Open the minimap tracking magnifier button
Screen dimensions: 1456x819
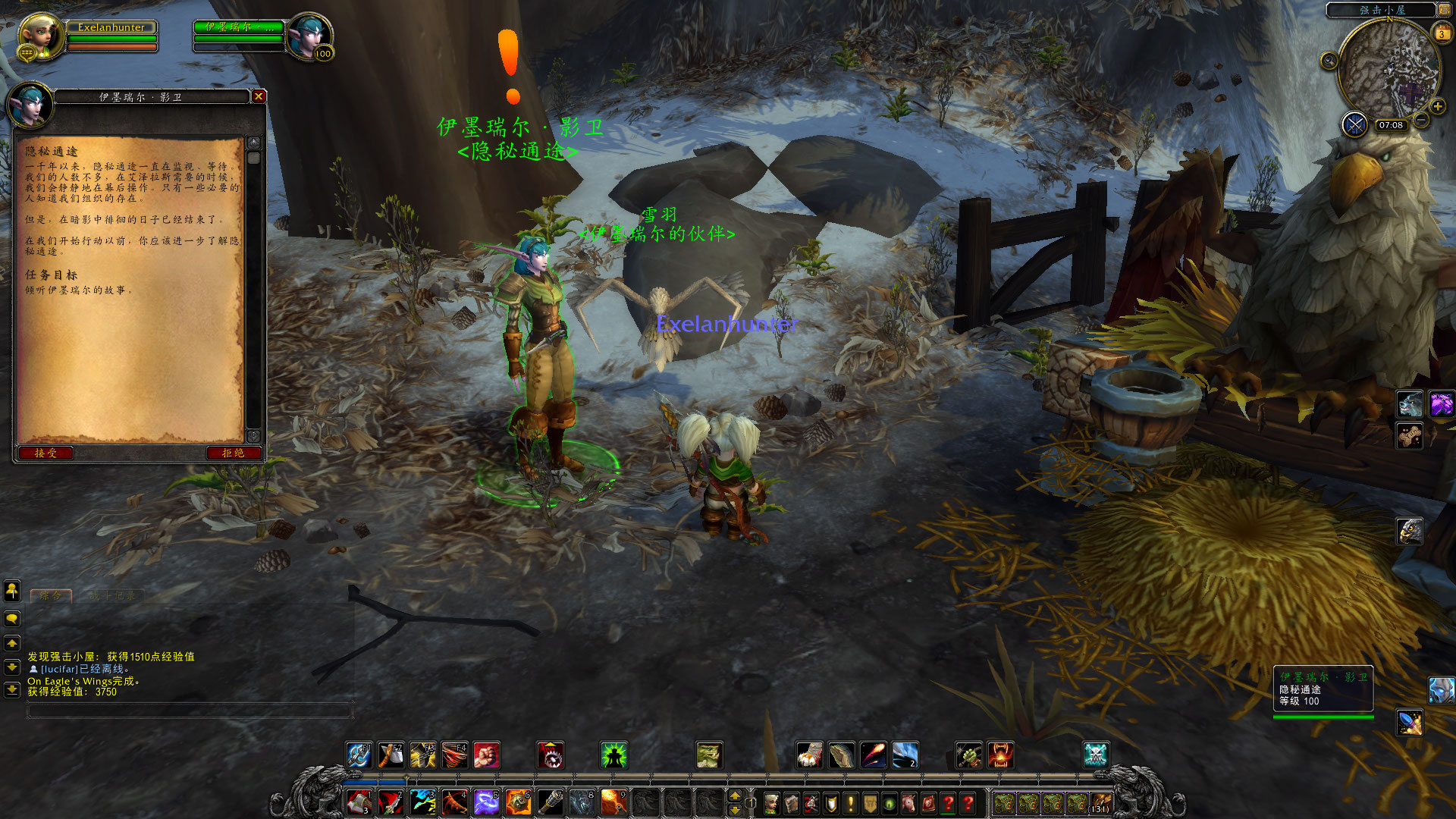point(1329,61)
